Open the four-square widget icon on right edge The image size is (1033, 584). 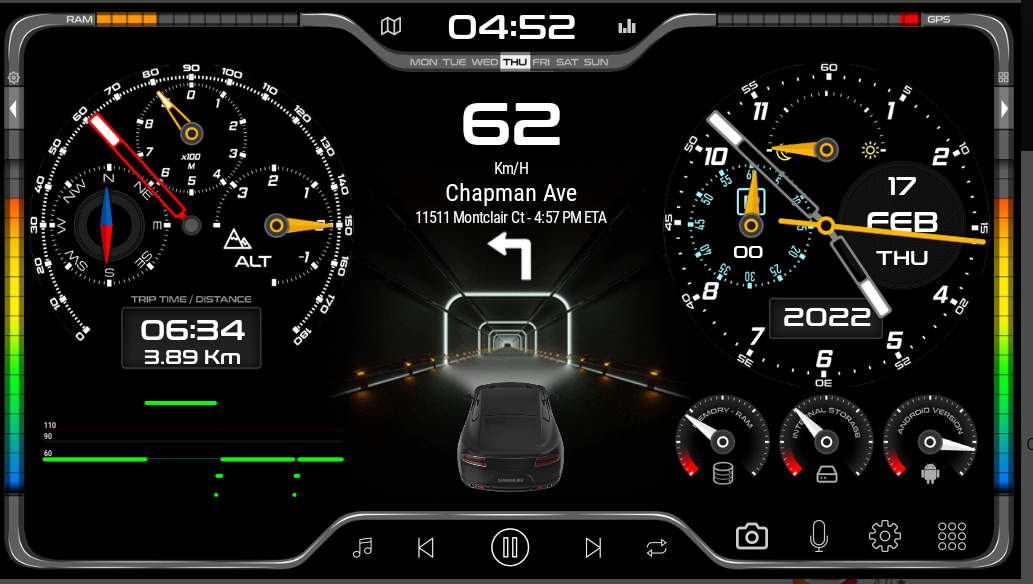1004,77
